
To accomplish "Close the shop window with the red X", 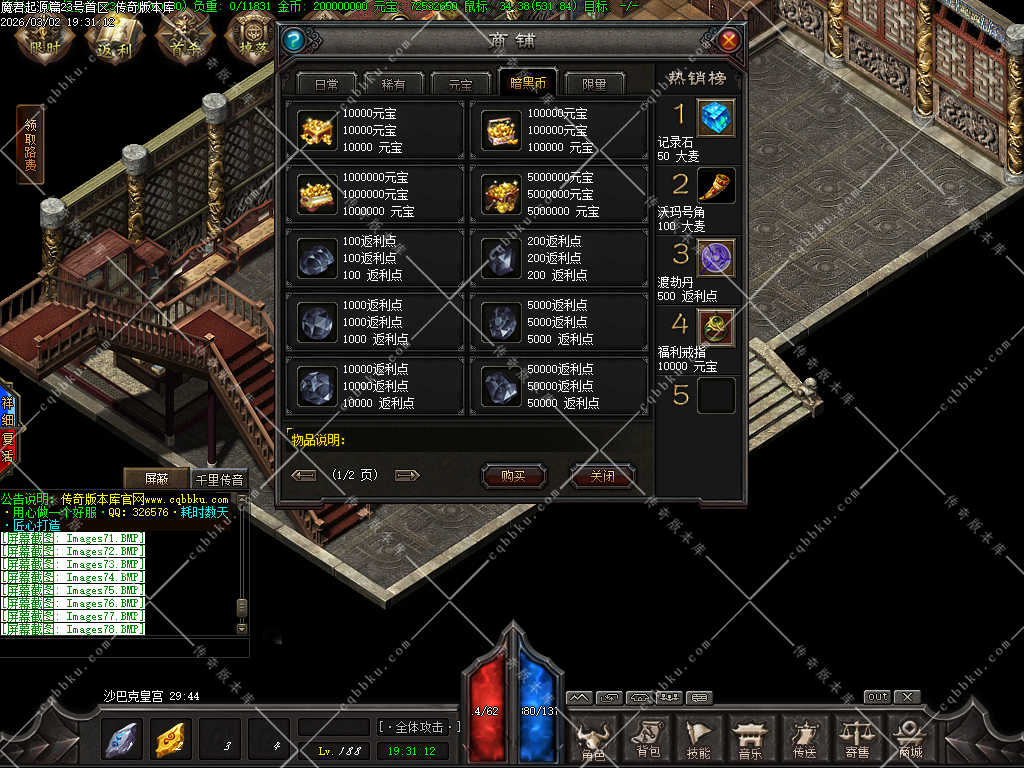I will [729, 40].
